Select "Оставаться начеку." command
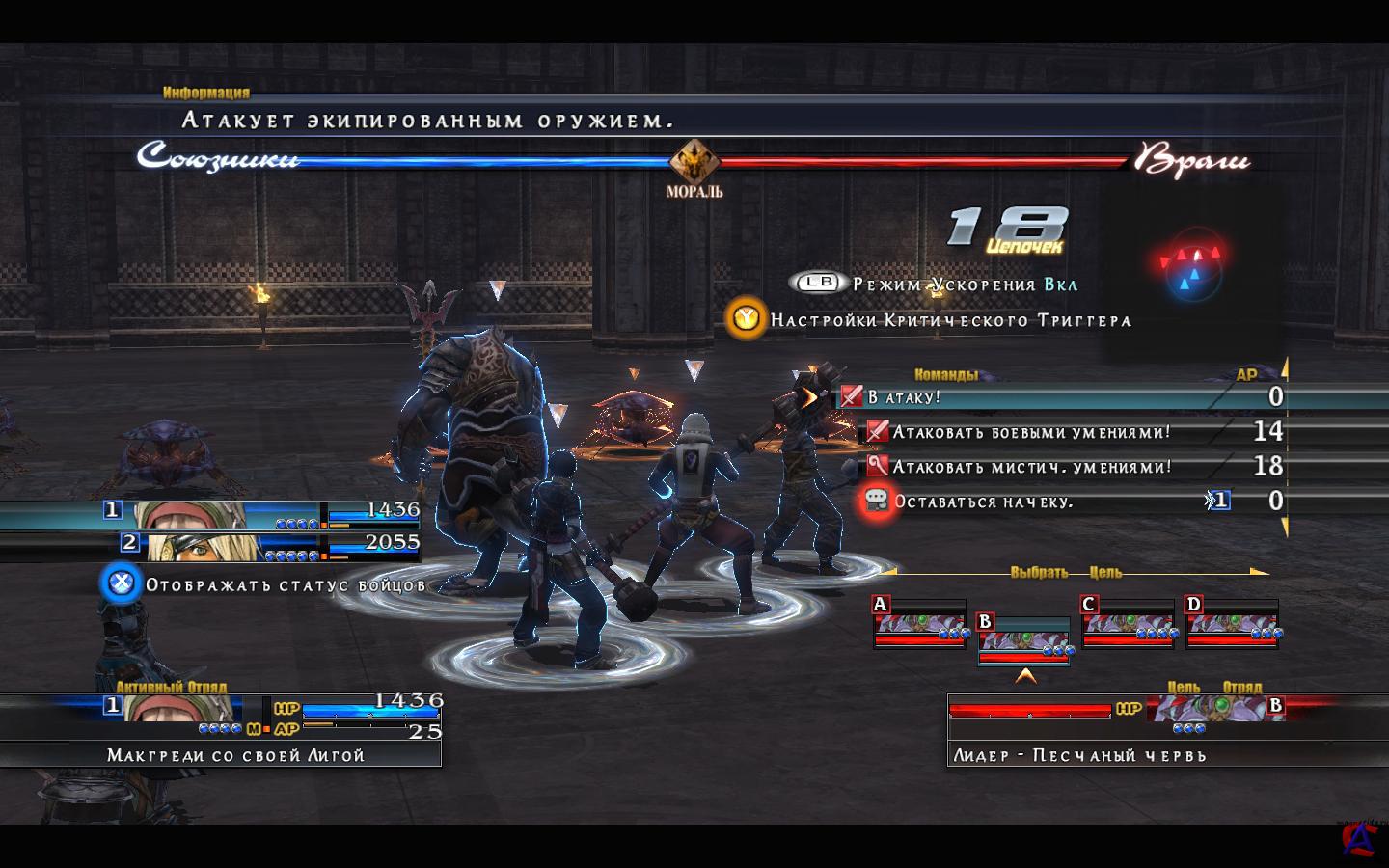Image resolution: width=1389 pixels, height=868 pixels. pyautogui.click(x=983, y=502)
